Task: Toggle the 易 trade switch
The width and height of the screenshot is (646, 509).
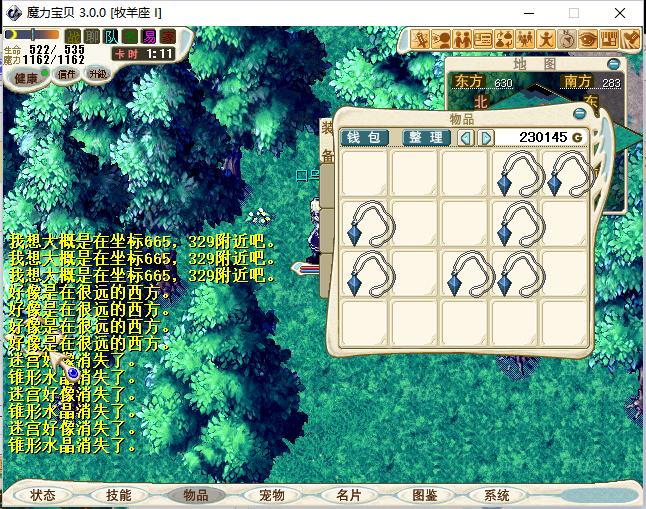Action: pyautogui.click(x=150, y=36)
